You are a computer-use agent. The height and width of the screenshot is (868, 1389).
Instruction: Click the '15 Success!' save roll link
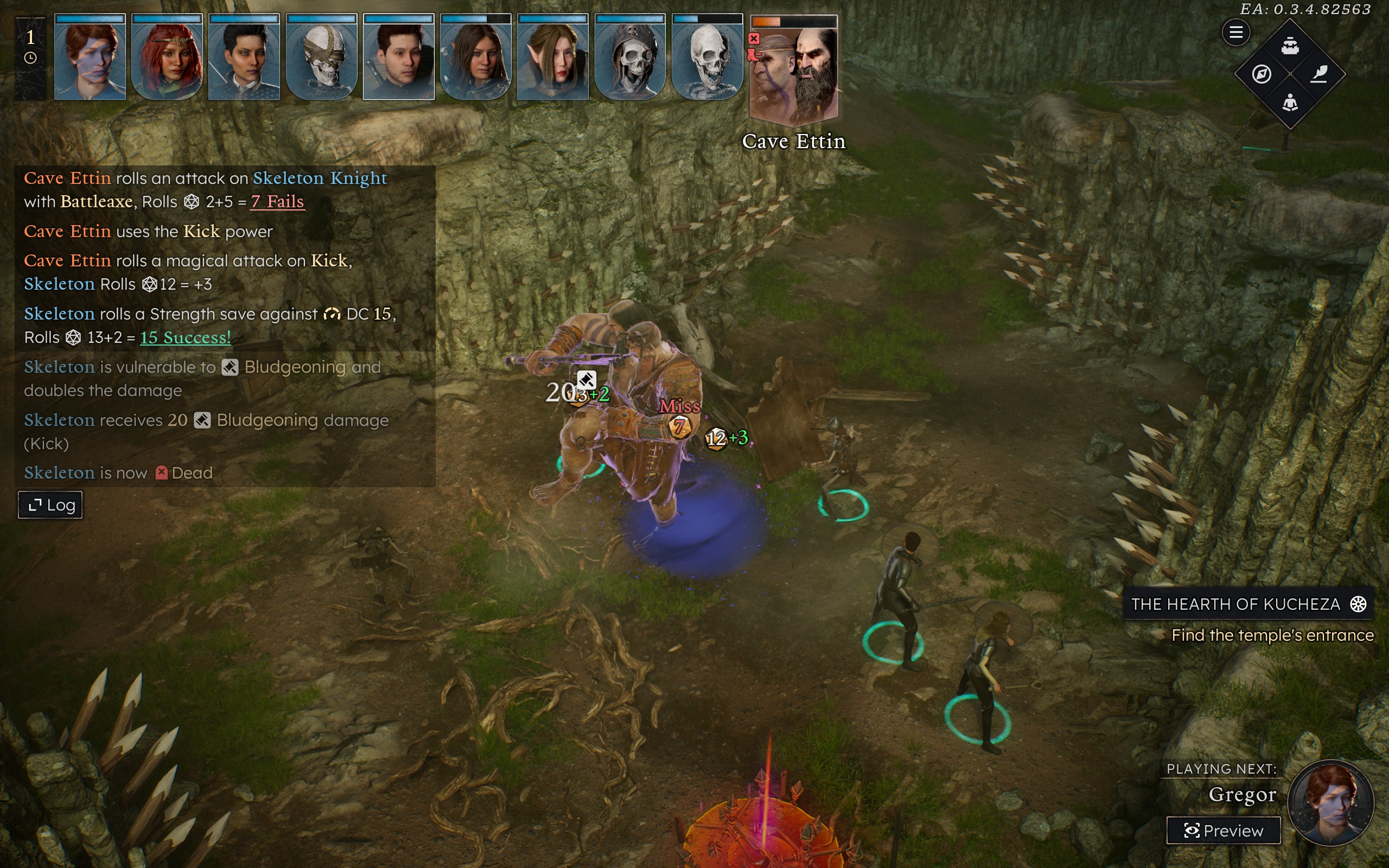185,337
